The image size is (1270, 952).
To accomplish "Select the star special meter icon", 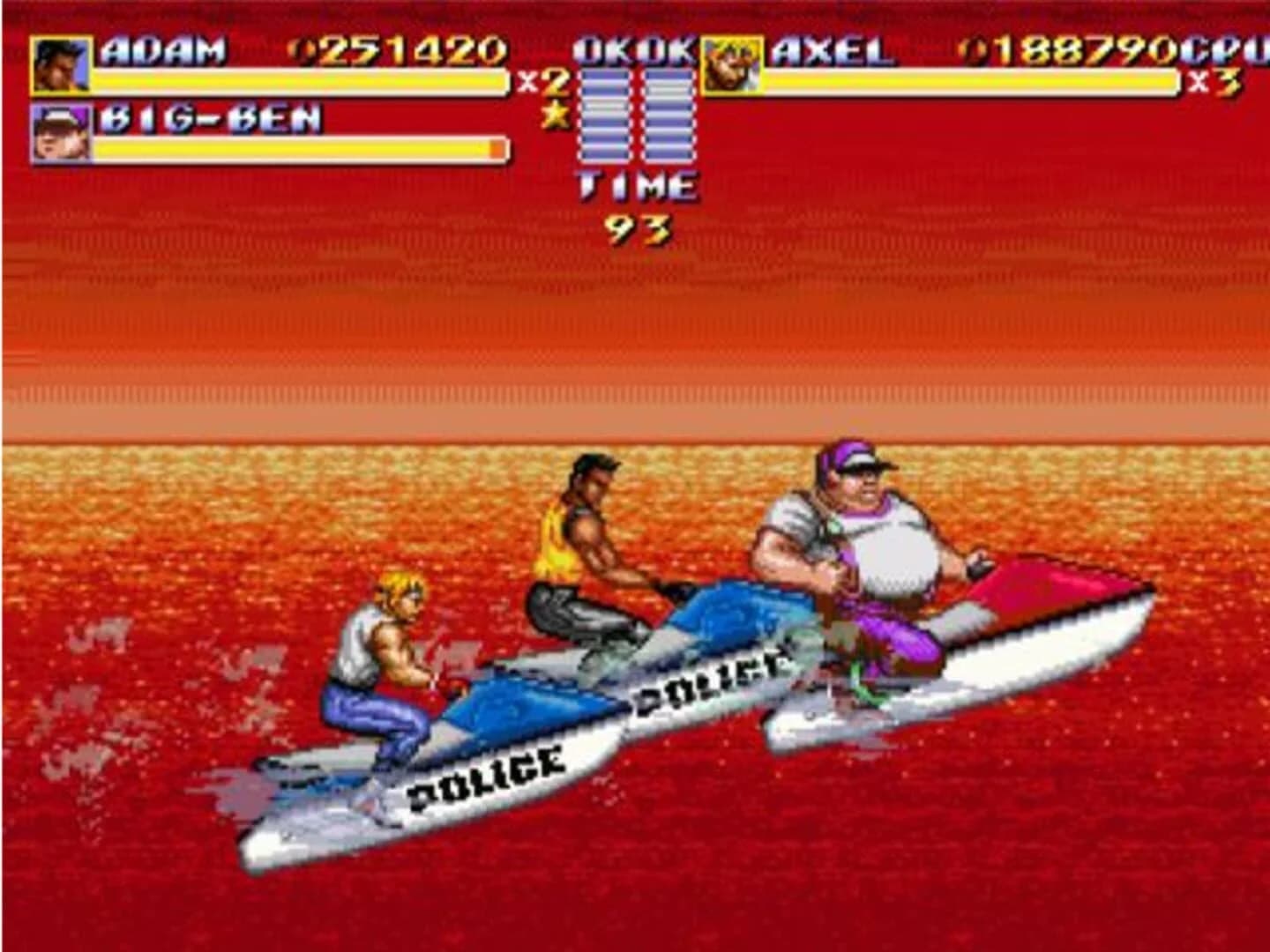I will 557,115.
